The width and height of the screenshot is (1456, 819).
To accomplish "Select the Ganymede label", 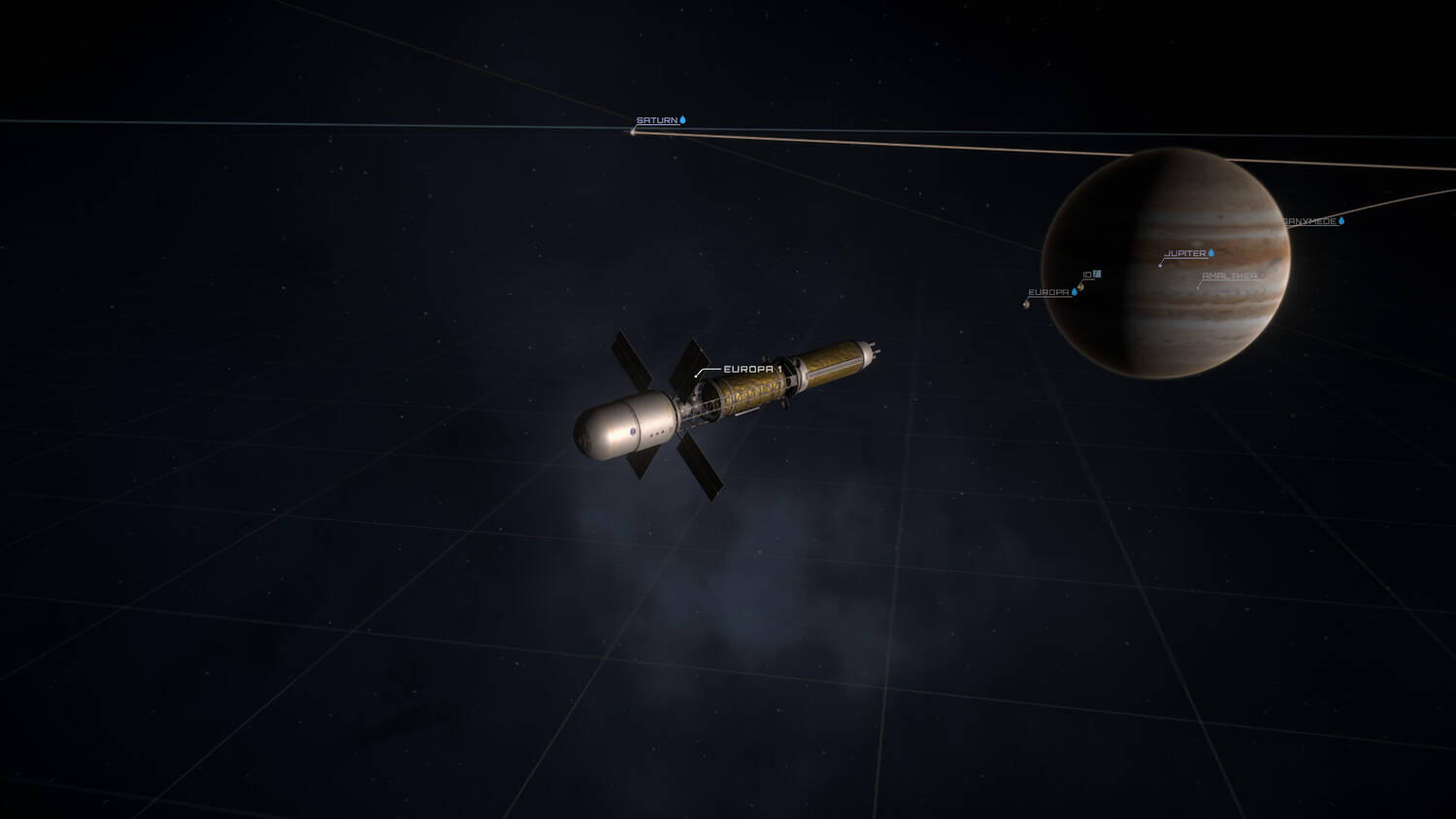I will pyautogui.click(x=1310, y=222).
